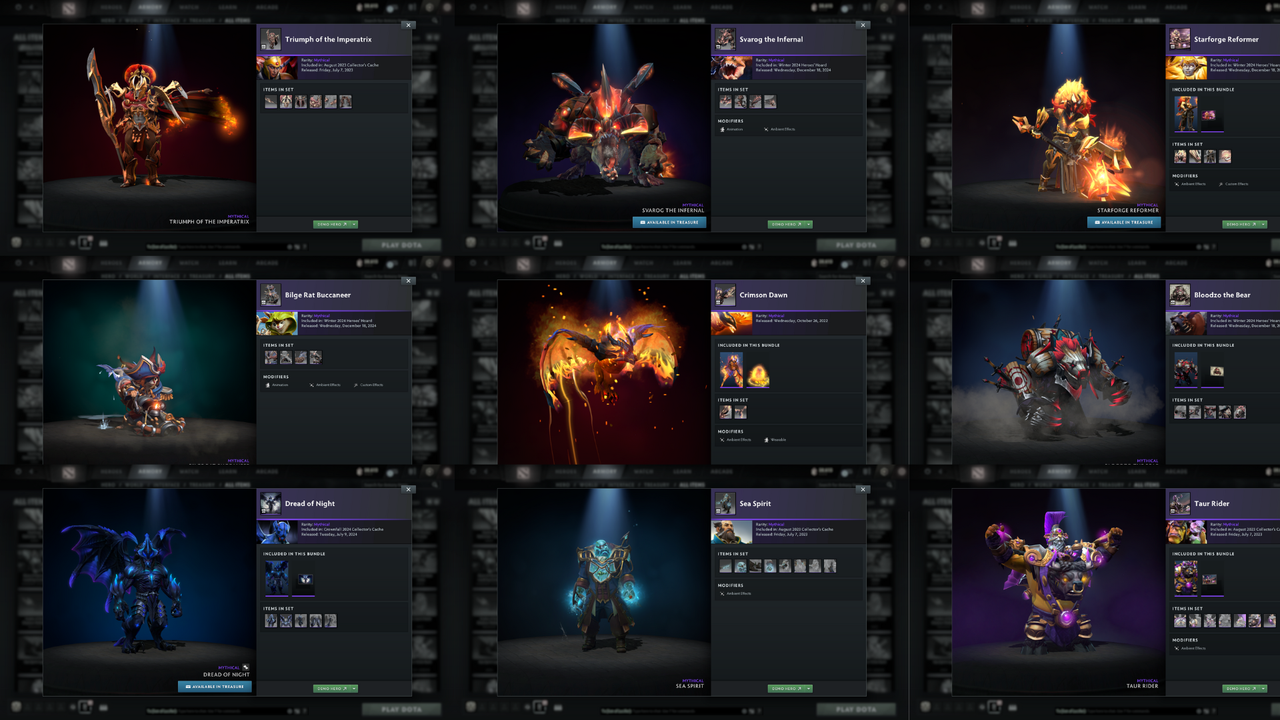The width and height of the screenshot is (1280, 720).
Task: Click the loading screen thumbnail in Crimson Dawn bundle
Action: click(x=732, y=370)
